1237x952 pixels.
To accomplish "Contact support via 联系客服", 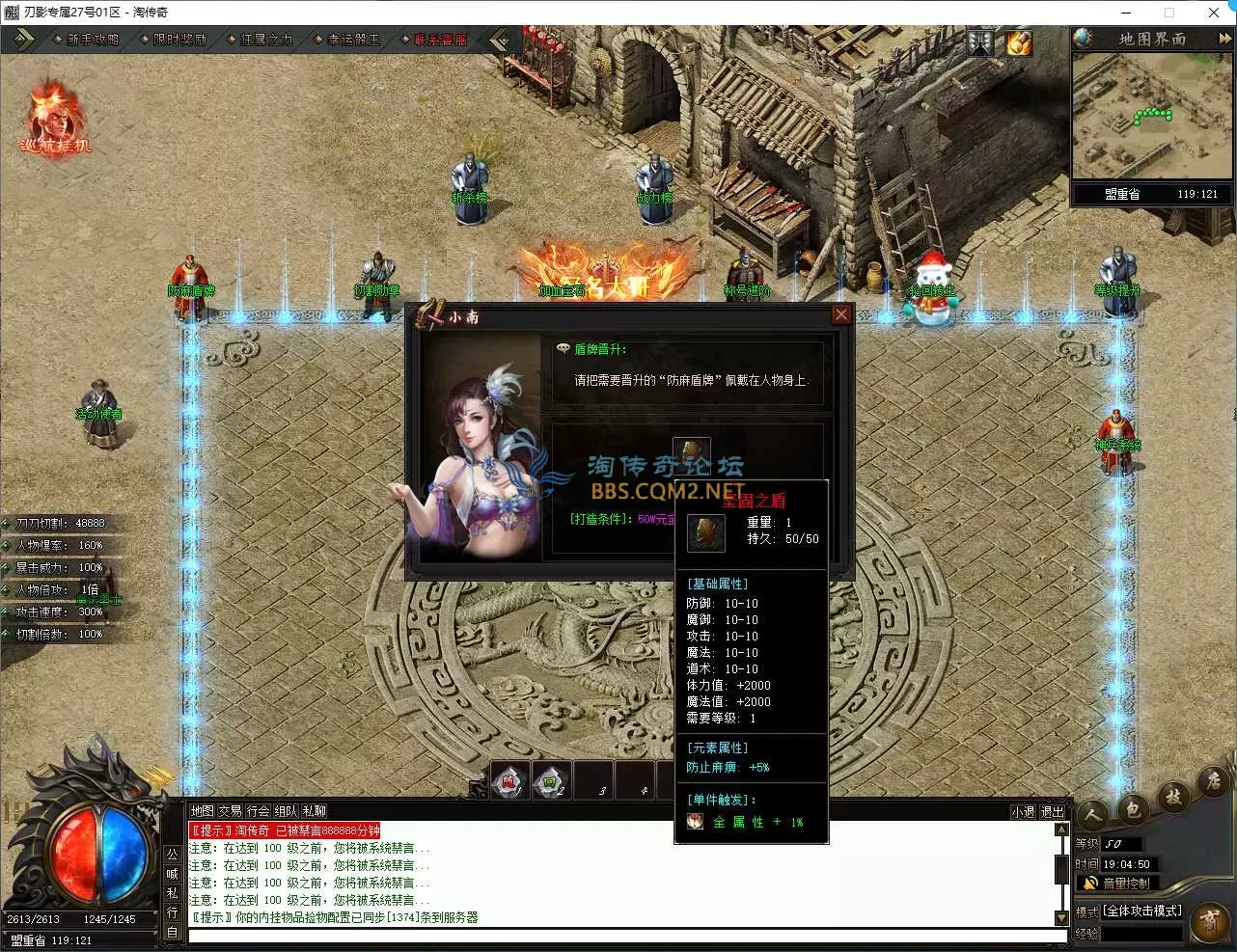I will tap(440, 40).
